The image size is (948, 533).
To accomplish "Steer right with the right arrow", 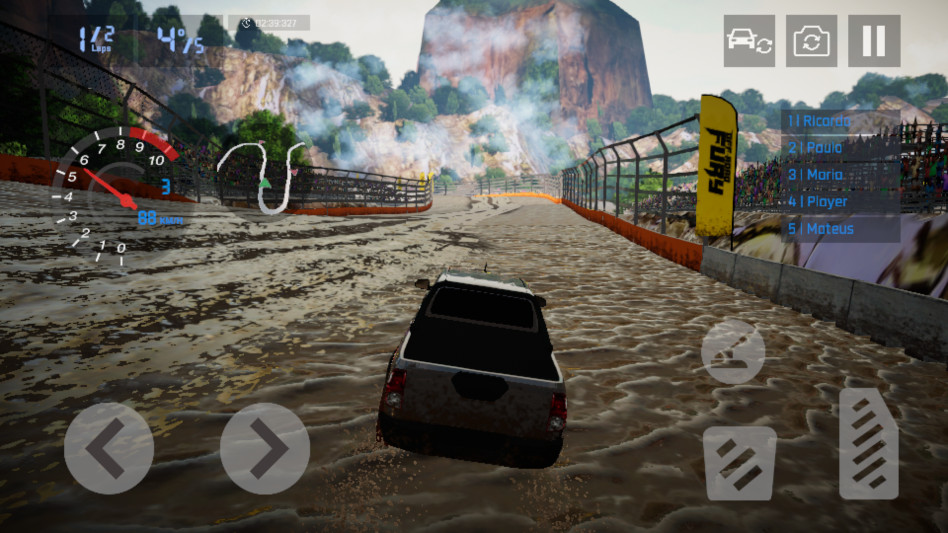I will (x=265, y=448).
